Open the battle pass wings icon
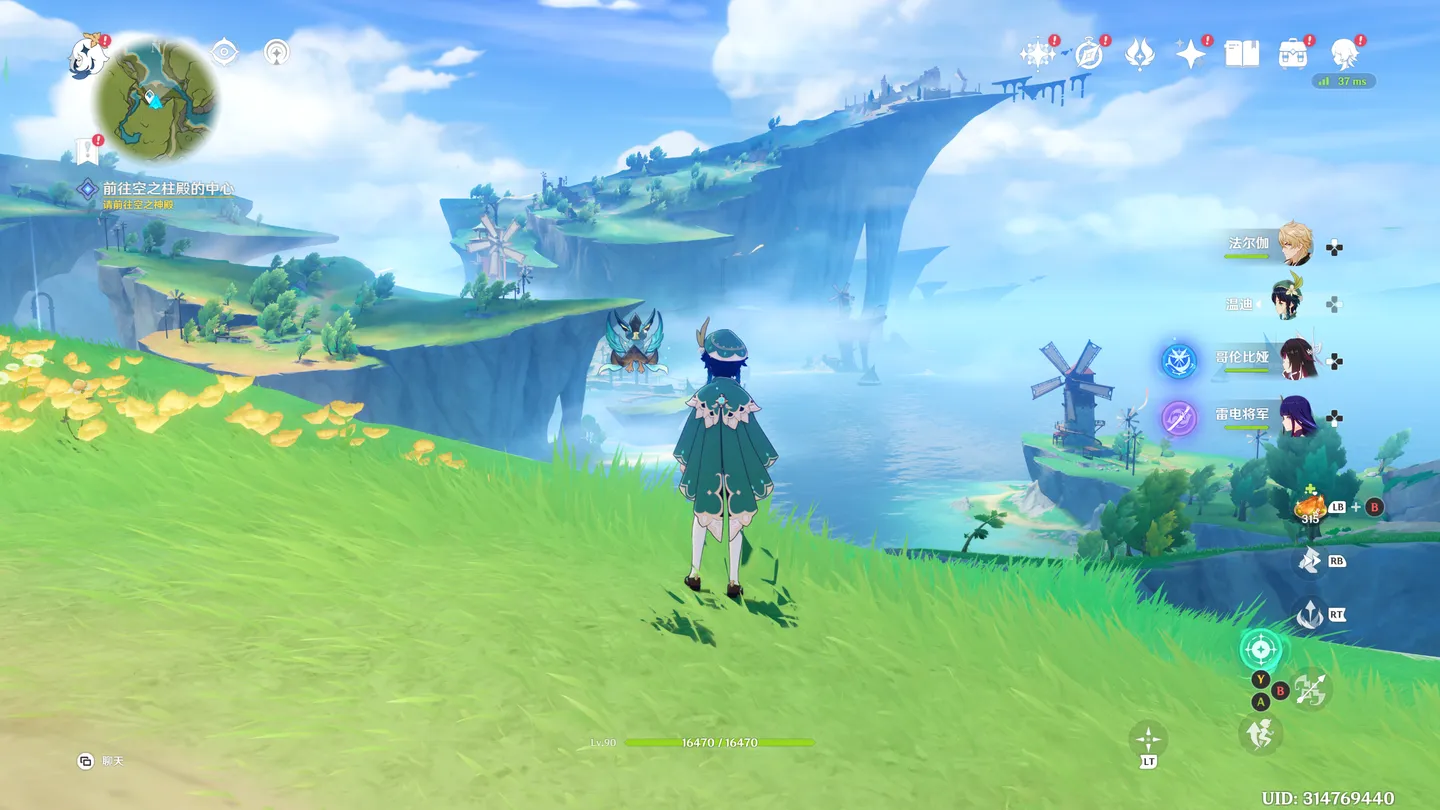The width and height of the screenshot is (1440, 810). [x=1139, y=54]
